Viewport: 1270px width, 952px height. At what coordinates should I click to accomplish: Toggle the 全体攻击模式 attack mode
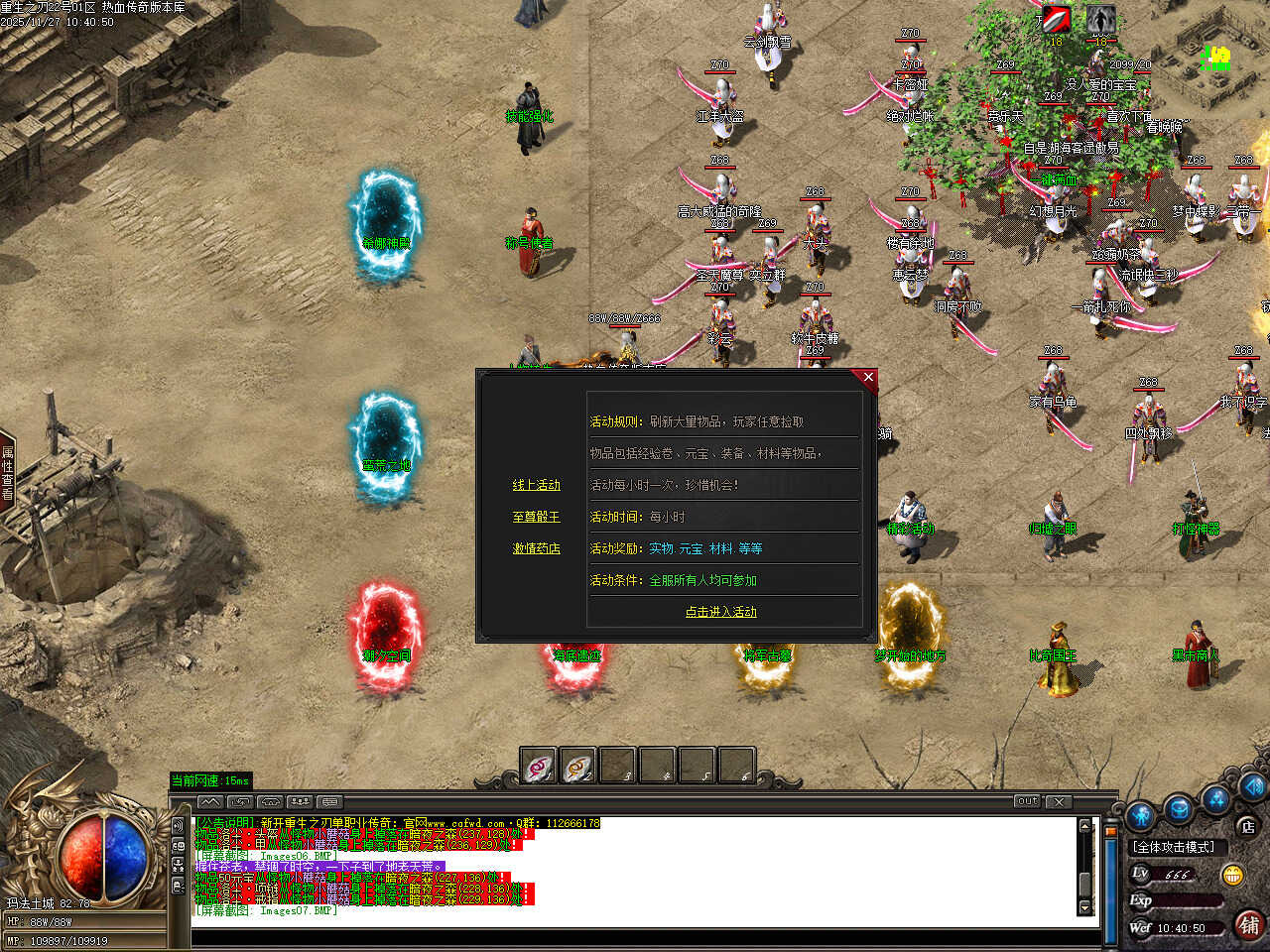click(1175, 847)
